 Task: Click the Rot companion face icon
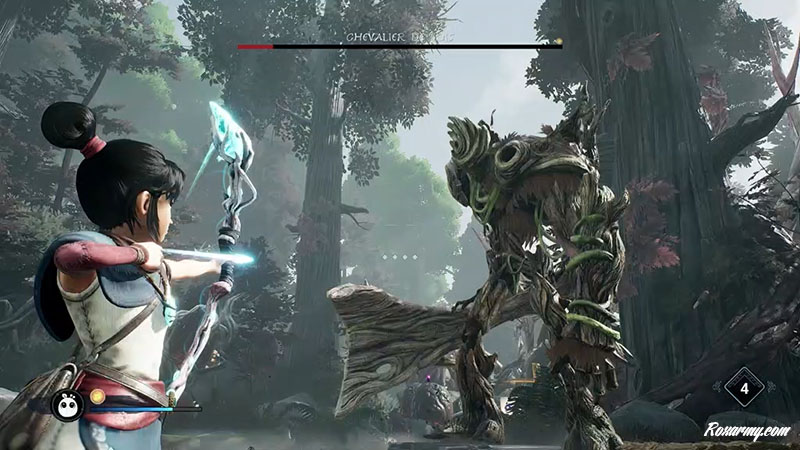point(68,405)
